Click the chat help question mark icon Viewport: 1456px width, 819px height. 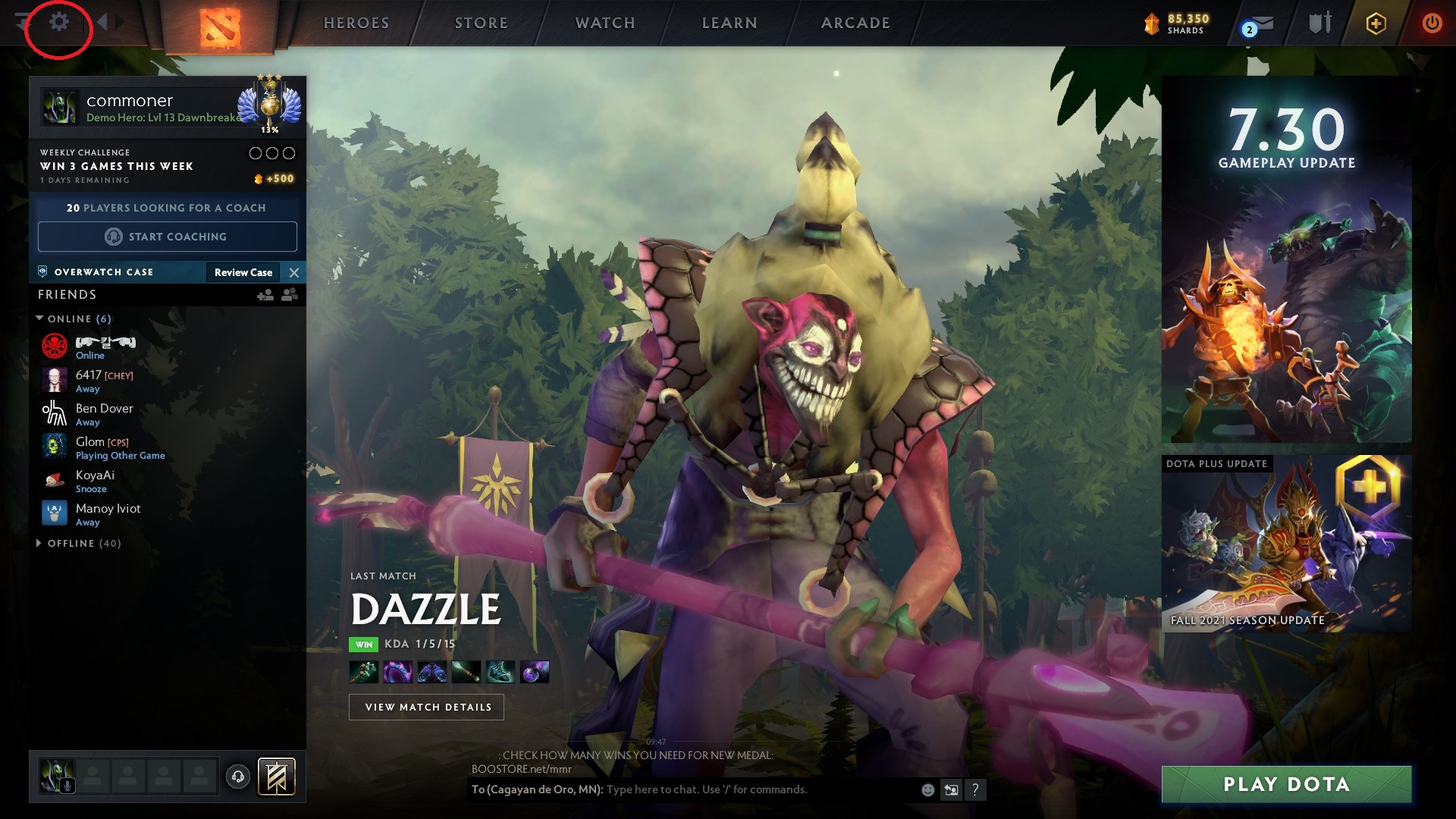[x=975, y=789]
